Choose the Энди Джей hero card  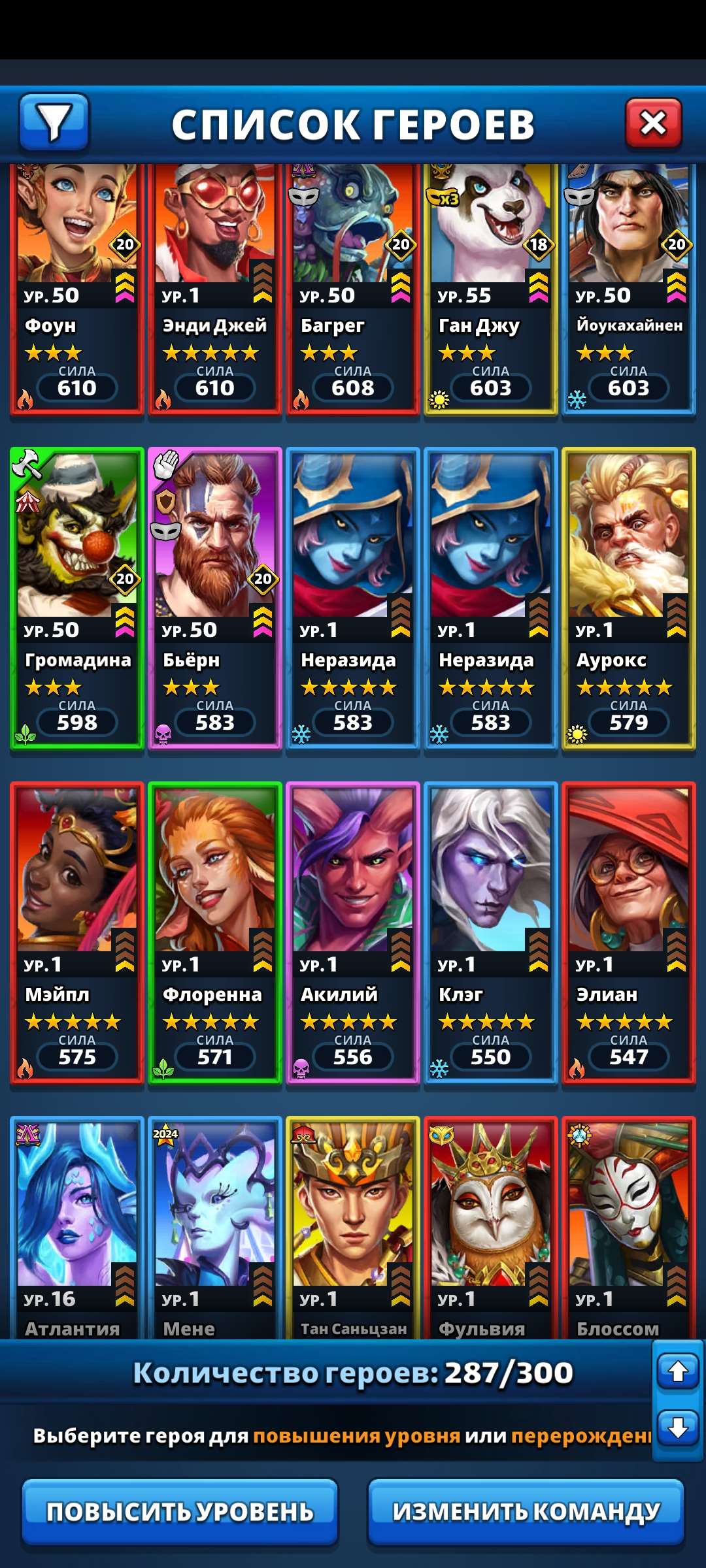(x=214, y=287)
